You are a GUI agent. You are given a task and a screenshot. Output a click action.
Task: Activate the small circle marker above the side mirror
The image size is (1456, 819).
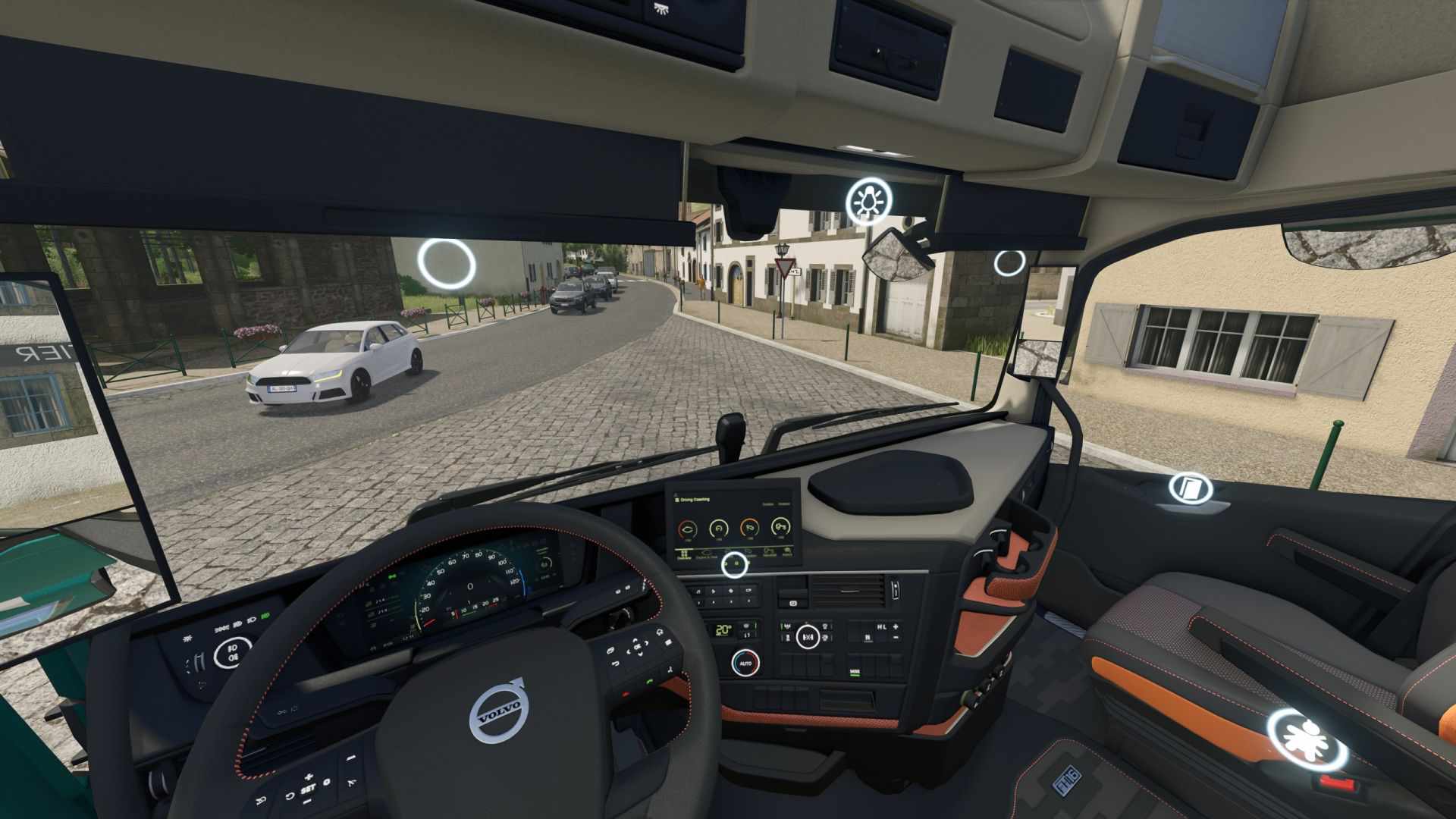click(x=1009, y=262)
